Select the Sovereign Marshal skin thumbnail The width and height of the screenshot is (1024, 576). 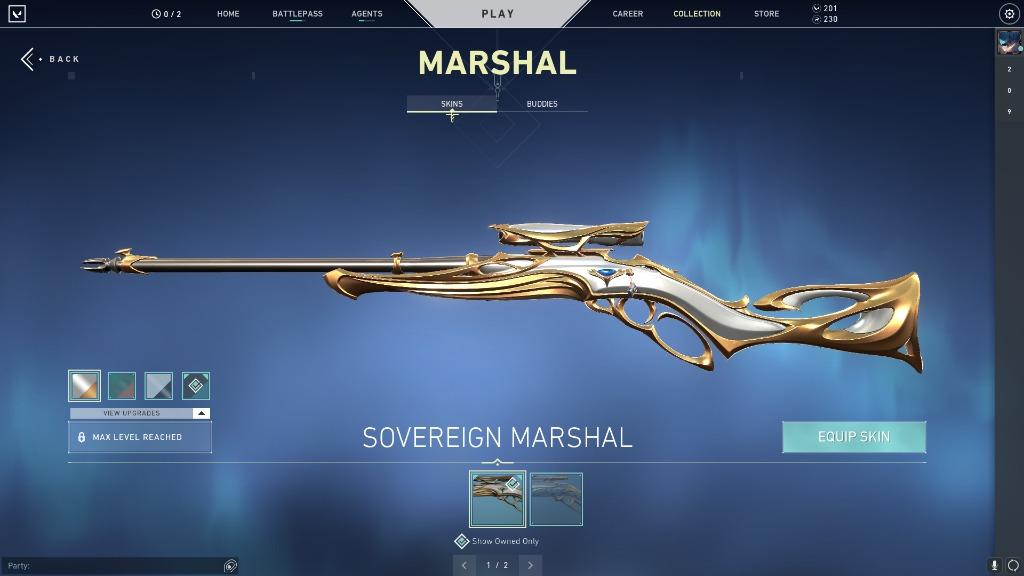tap(497, 499)
